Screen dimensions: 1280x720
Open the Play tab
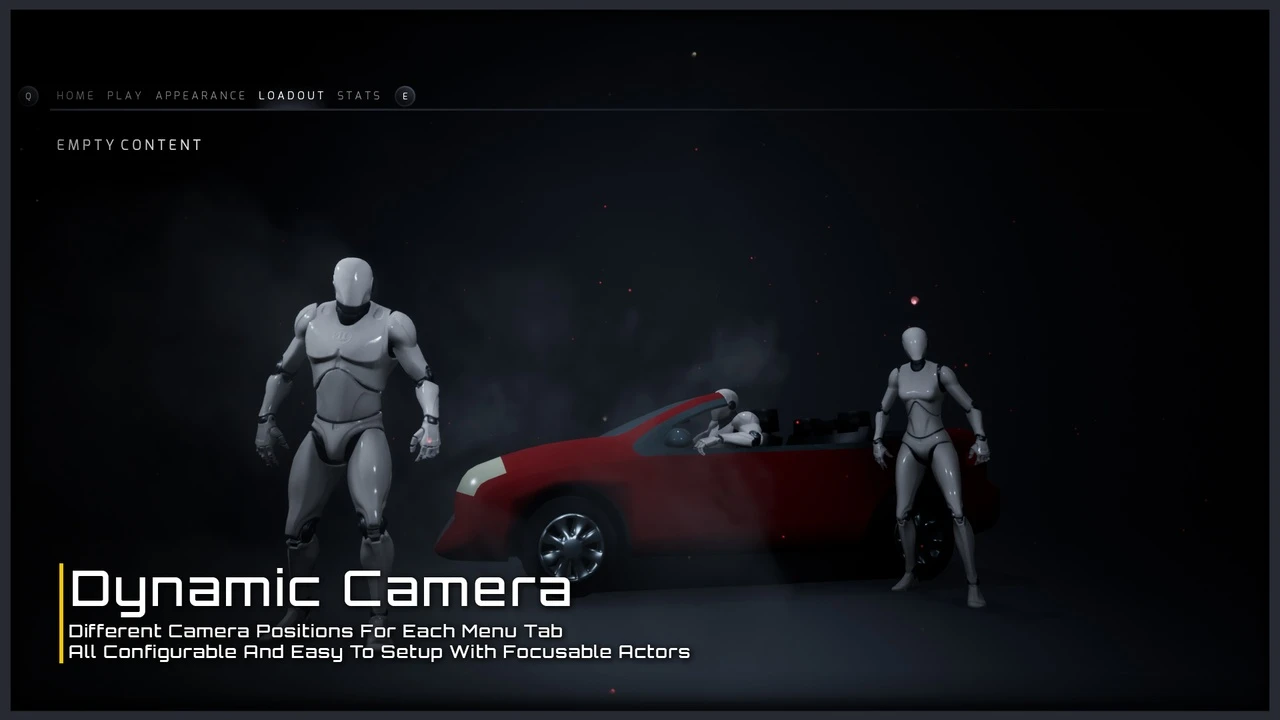(x=125, y=96)
